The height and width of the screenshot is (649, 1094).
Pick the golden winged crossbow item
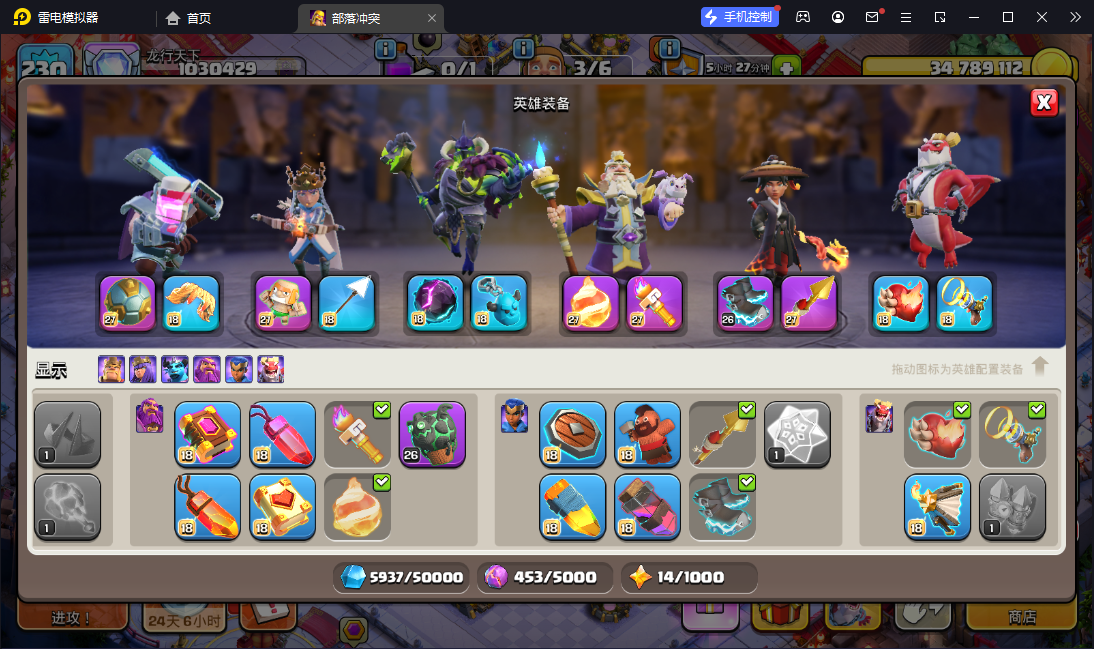(937, 506)
